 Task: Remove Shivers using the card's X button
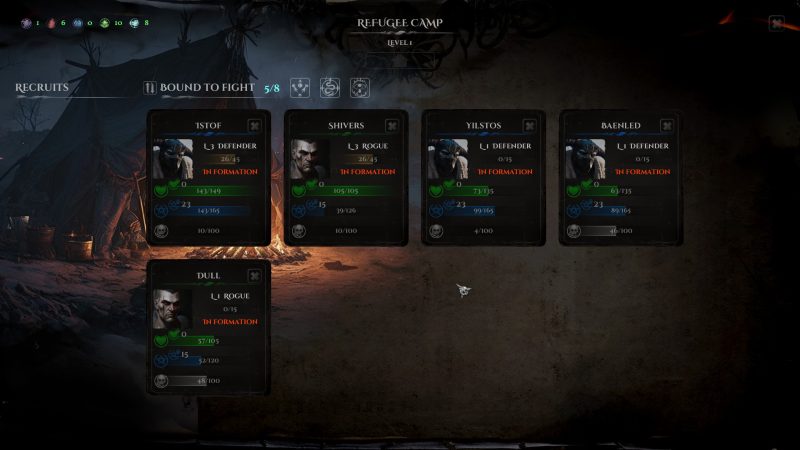point(392,126)
